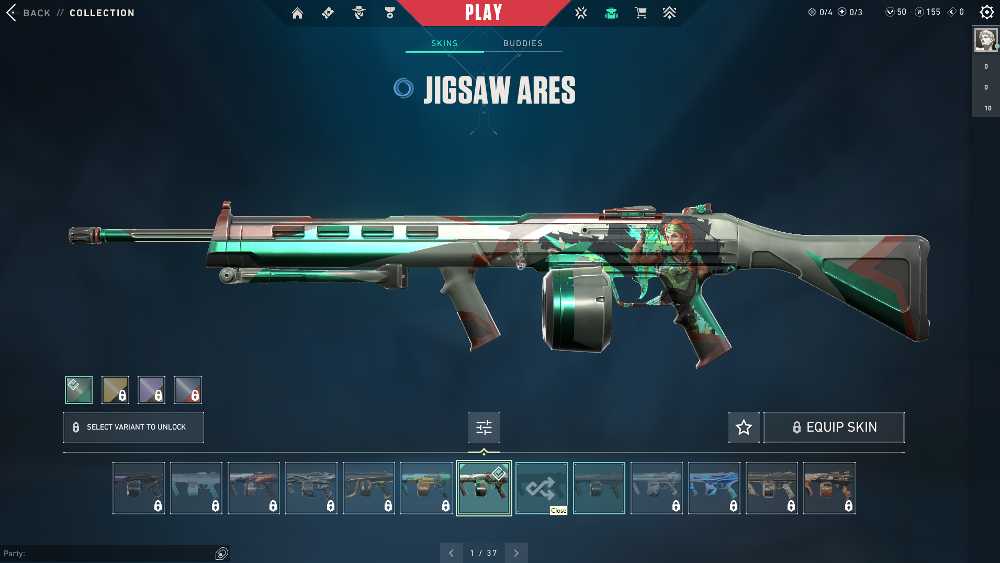
Task: Select the highlighted Jigsaw Ares thumbnail
Action: [x=484, y=487]
